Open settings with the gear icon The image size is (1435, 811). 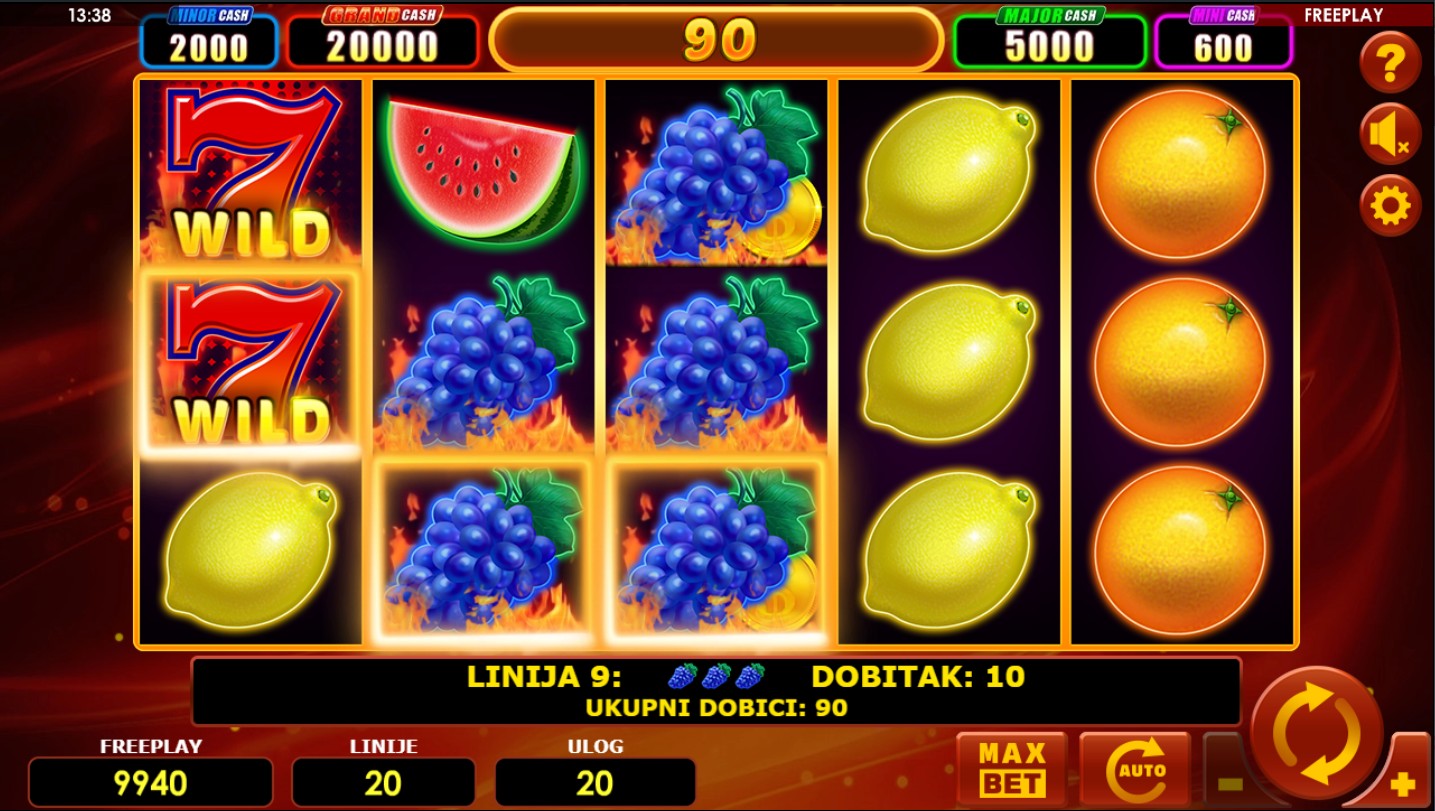tap(1390, 206)
